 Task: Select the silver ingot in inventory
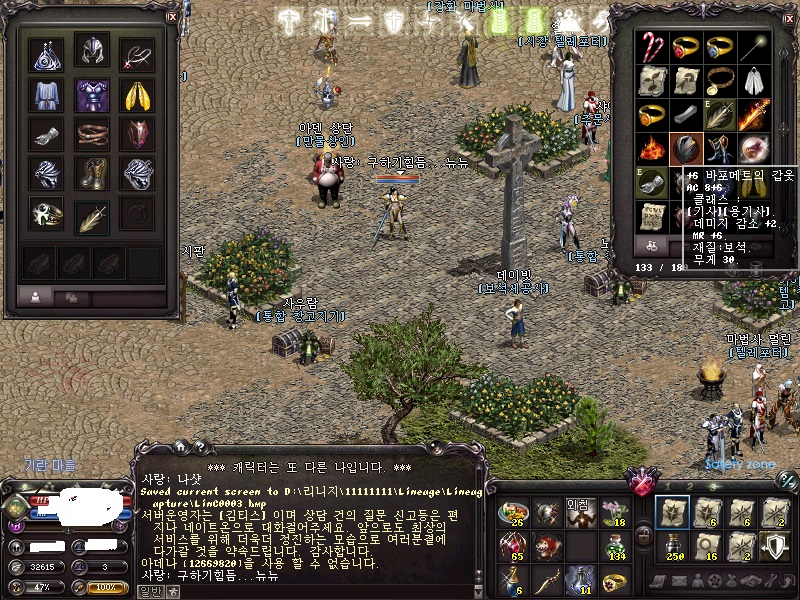tap(685, 114)
